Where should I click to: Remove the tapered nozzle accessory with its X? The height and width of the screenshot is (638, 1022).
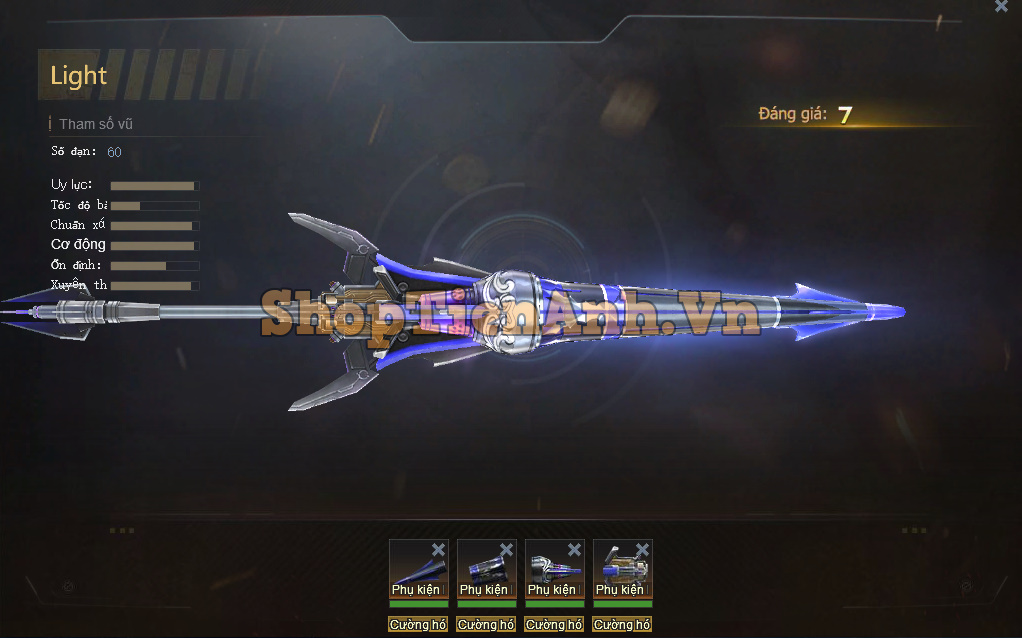574,549
